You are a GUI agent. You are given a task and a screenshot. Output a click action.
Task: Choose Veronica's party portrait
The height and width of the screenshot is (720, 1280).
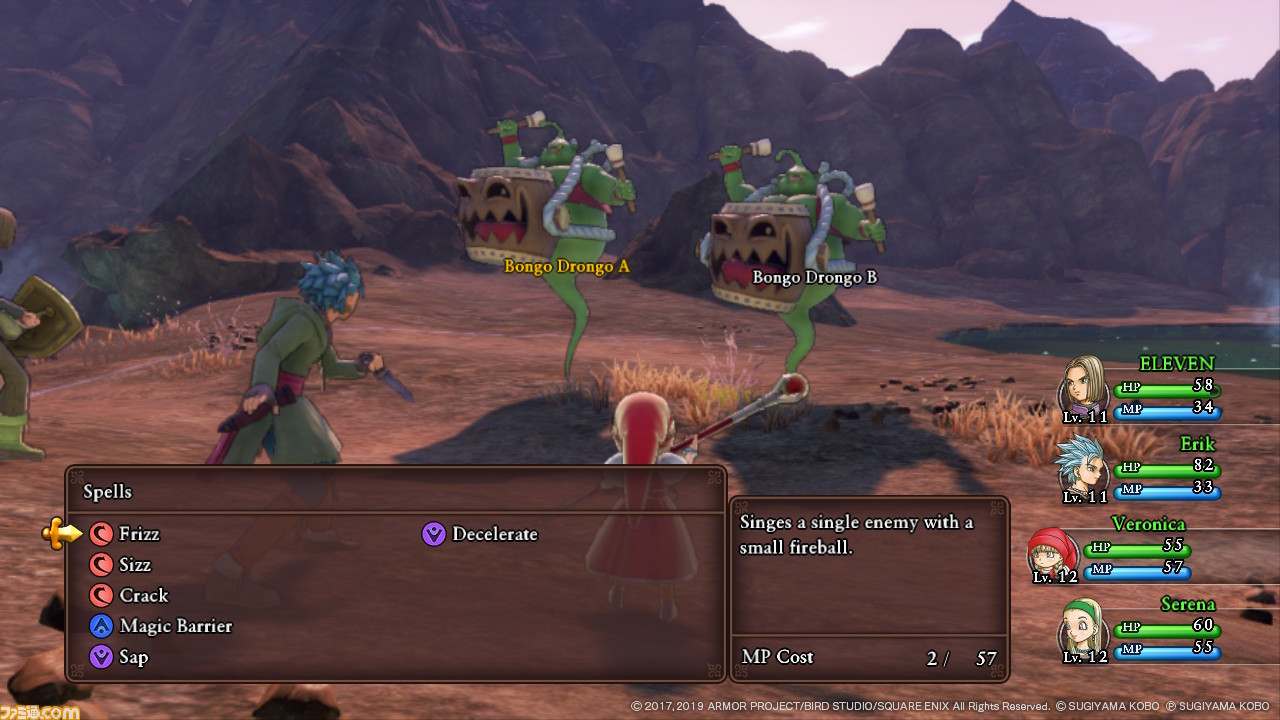tap(1052, 550)
